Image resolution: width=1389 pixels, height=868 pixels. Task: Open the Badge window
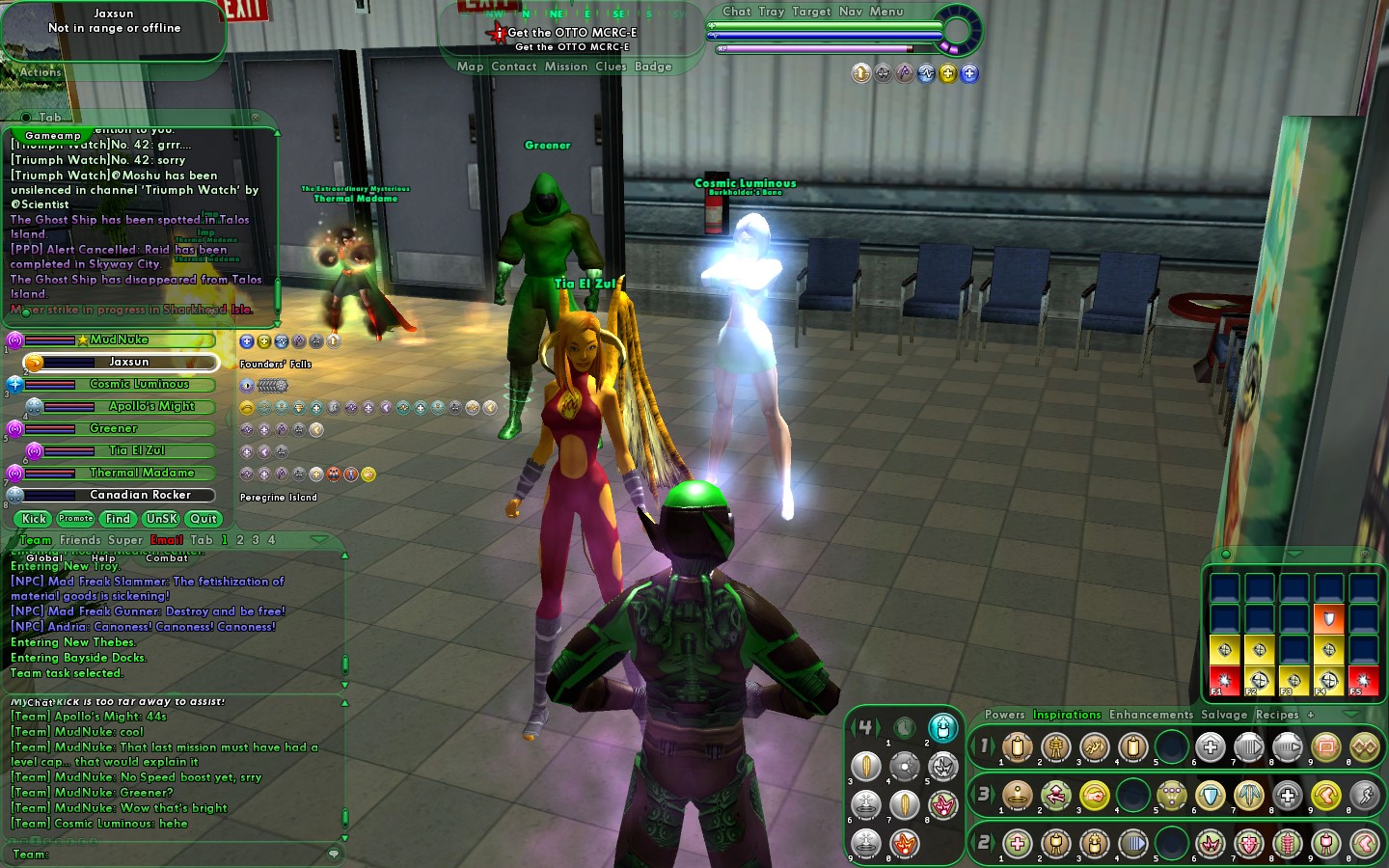653,67
